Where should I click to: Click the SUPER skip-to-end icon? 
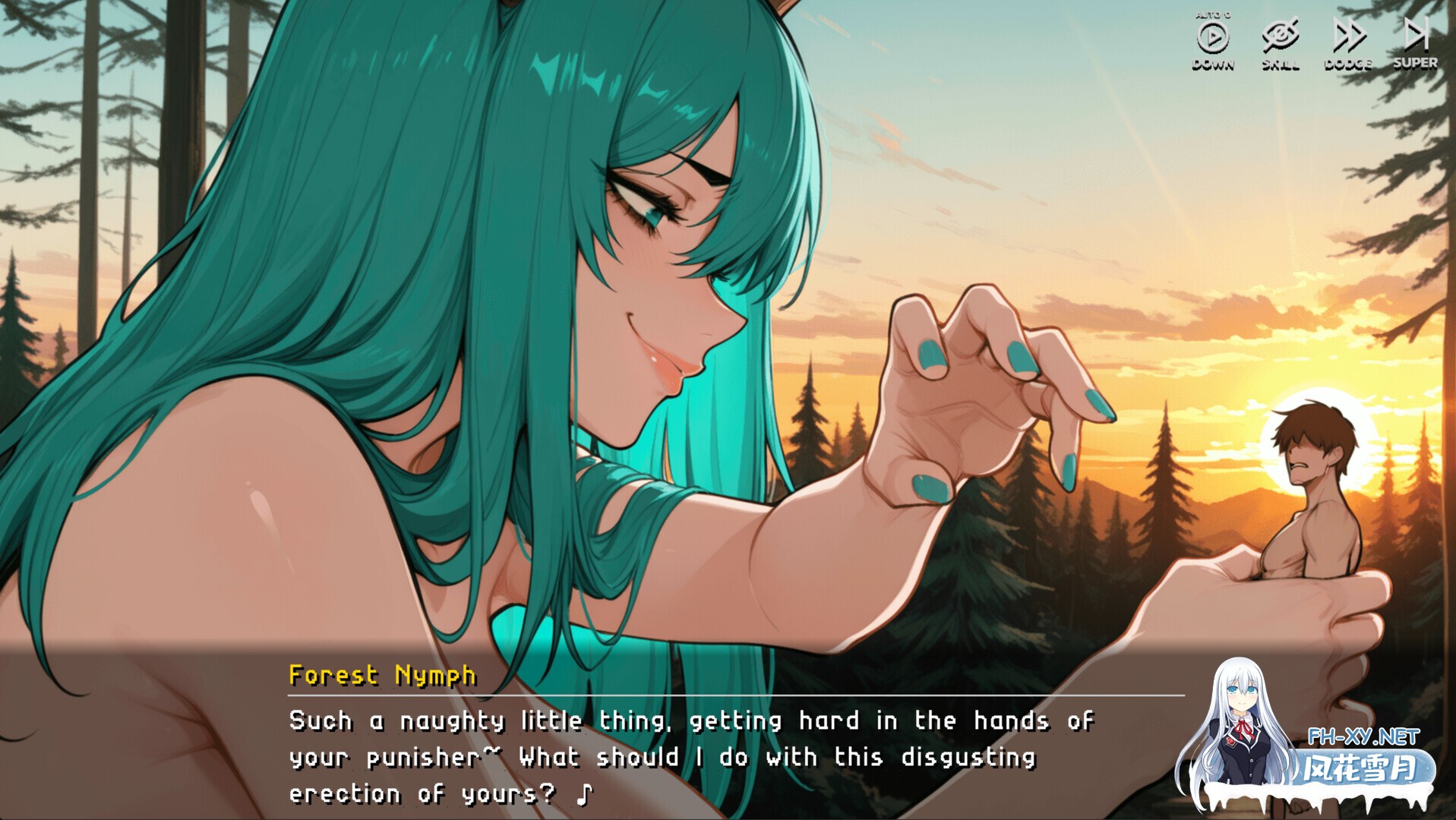coord(1416,33)
